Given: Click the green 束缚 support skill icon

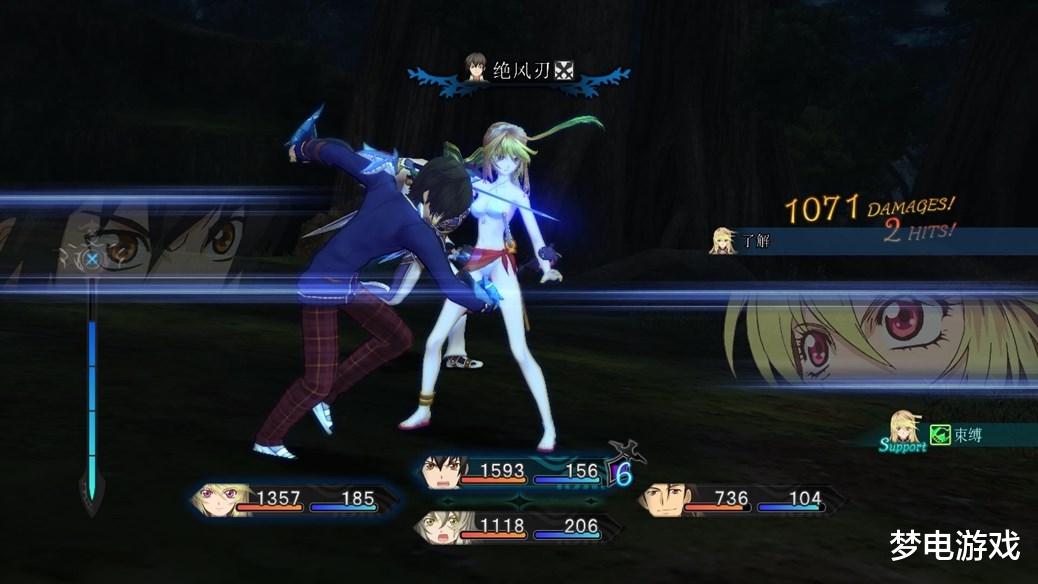Looking at the screenshot, I should 939,434.
